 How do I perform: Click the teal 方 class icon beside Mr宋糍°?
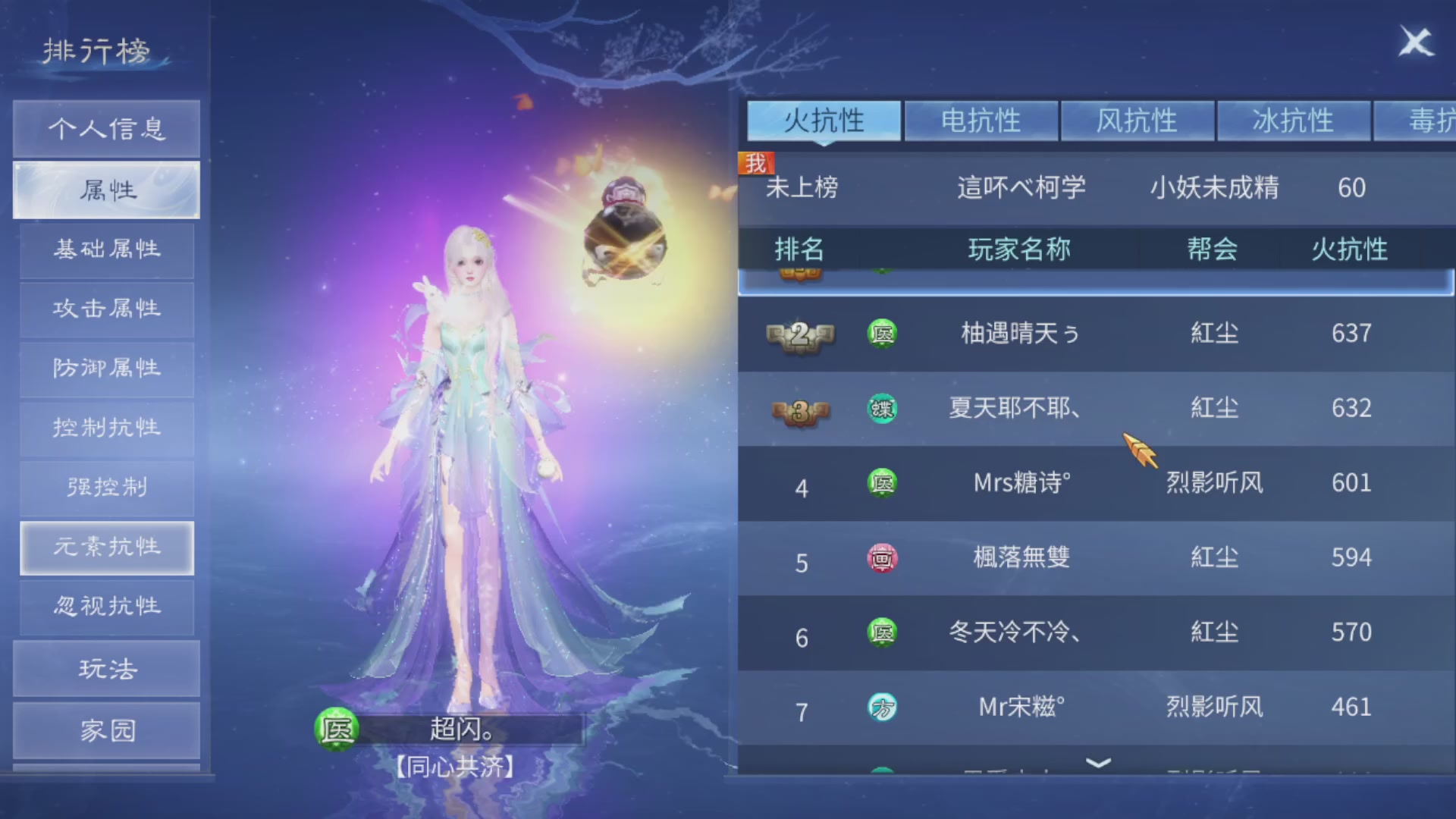point(882,706)
